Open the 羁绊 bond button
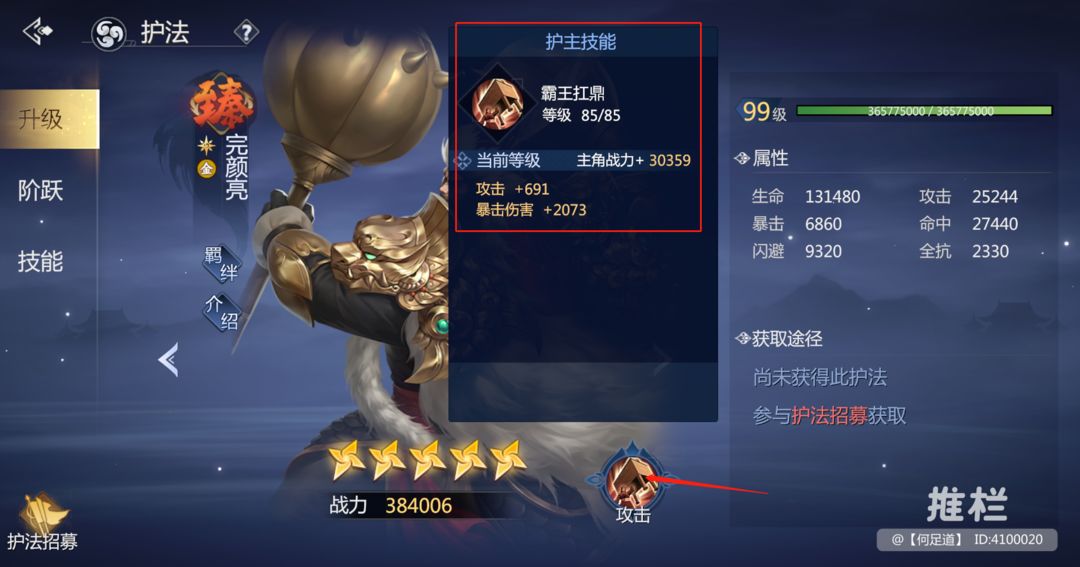The width and height of the screenshot is (1080, 567). (222, 264)
